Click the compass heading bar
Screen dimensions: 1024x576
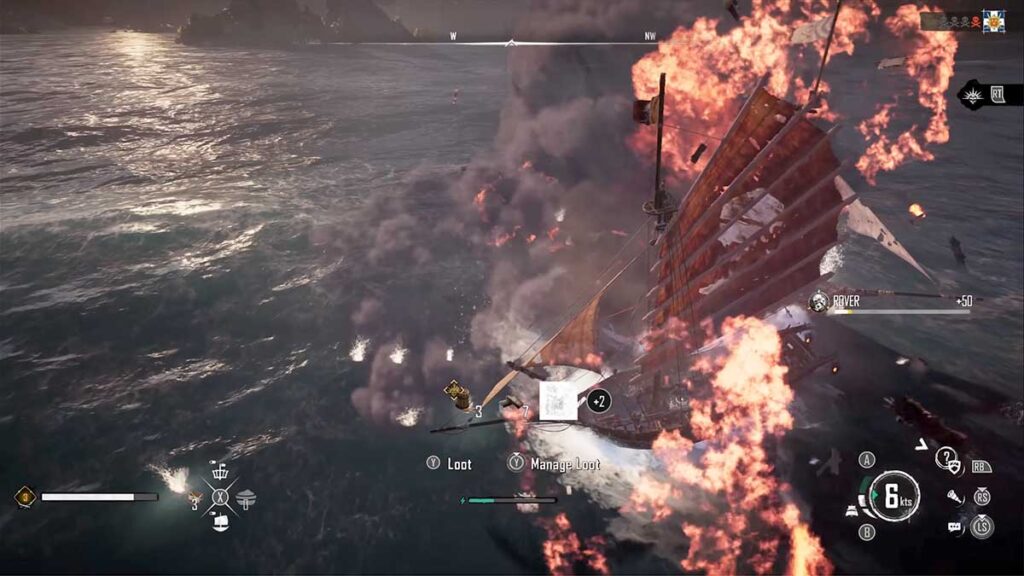coord(511,42)
